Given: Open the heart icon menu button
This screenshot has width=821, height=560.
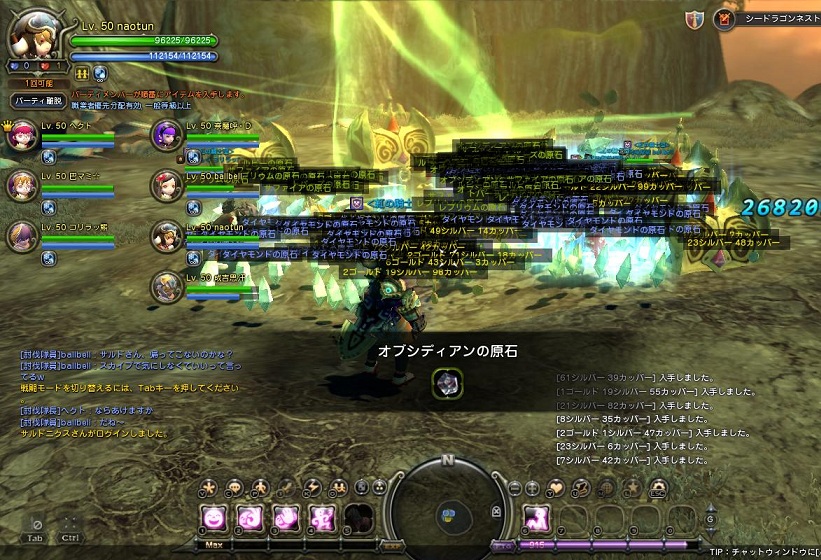Looking at the screenshot, I should [x=557, y=488].
